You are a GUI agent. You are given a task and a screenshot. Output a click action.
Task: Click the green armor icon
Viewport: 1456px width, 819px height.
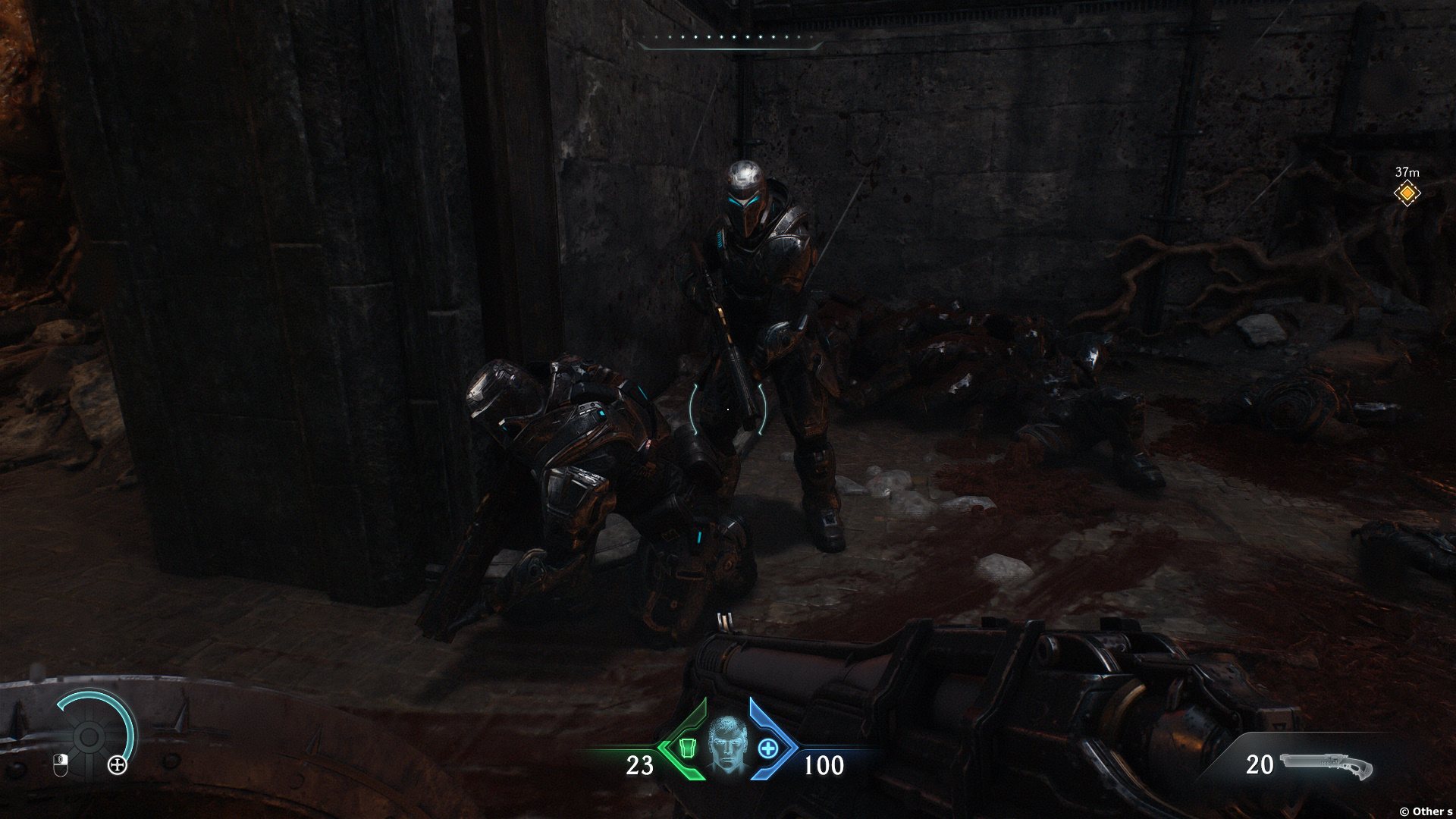(688, 748)
